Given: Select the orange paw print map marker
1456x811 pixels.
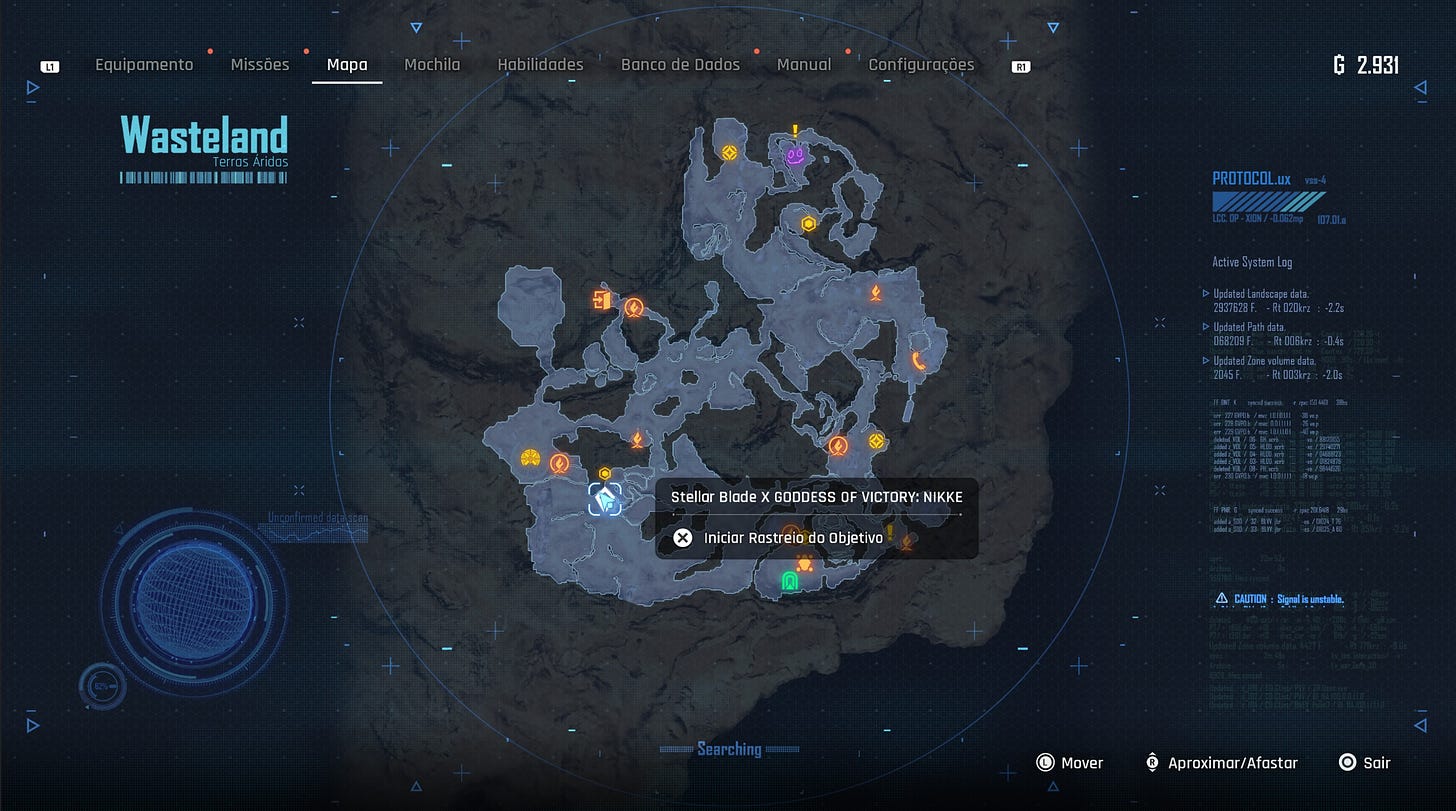Looking at the screenshot, I should tap(803, 565).
